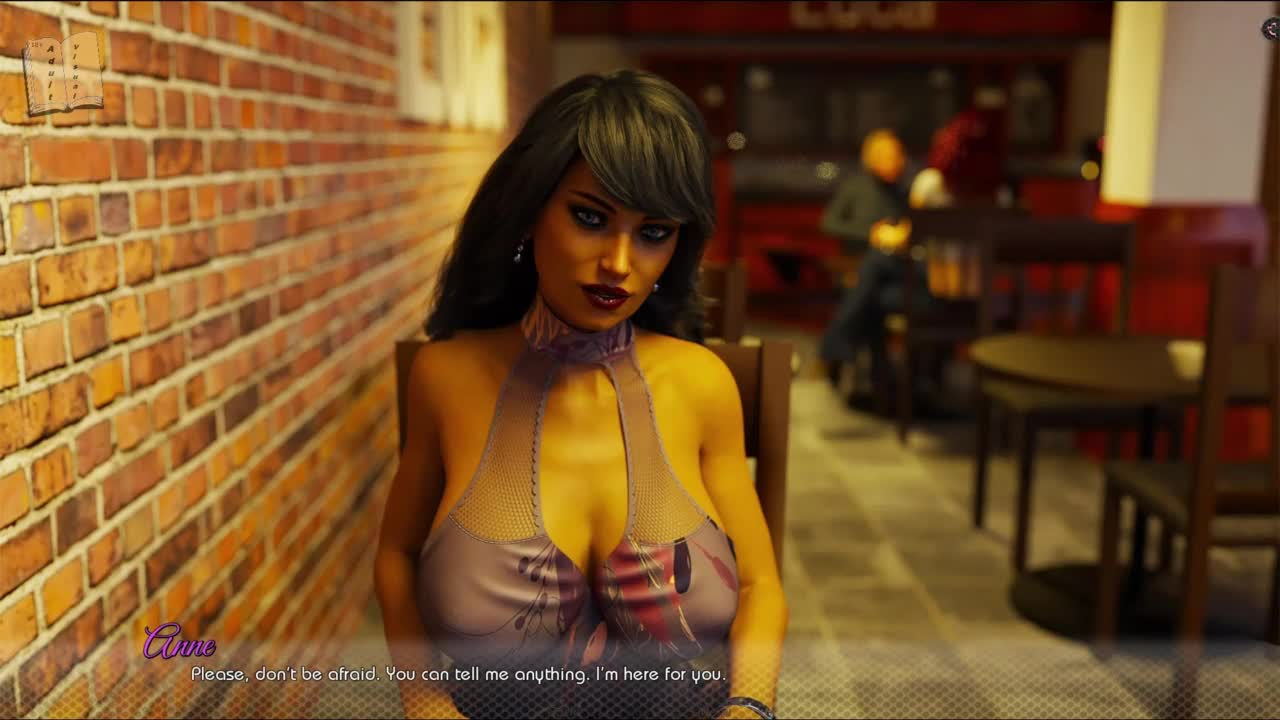Advance Anne's dialogue by clicking the text box

[640, 674]
